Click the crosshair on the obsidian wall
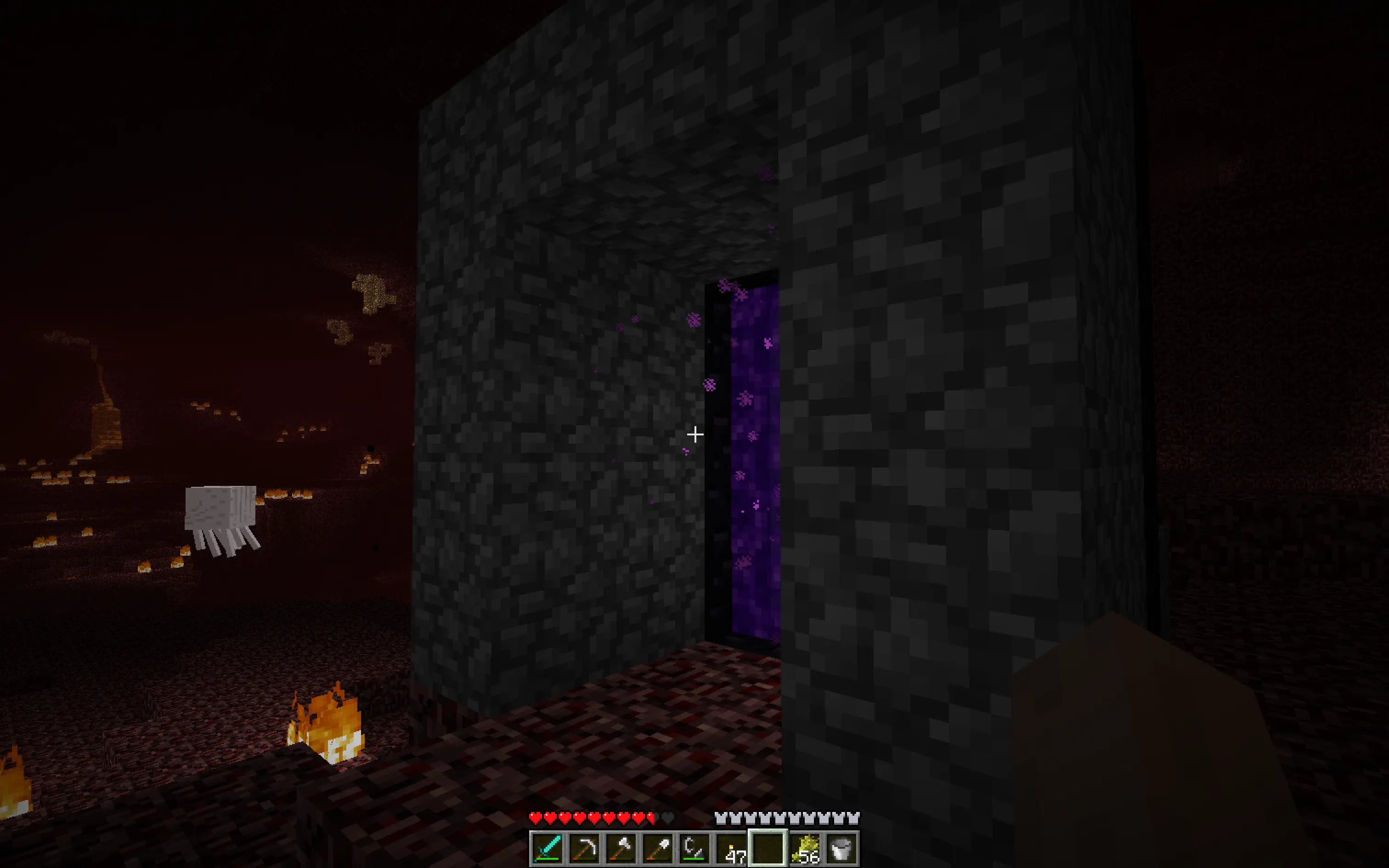The height and width of the screenshot is (868, 1389). [x=694, y=434]
